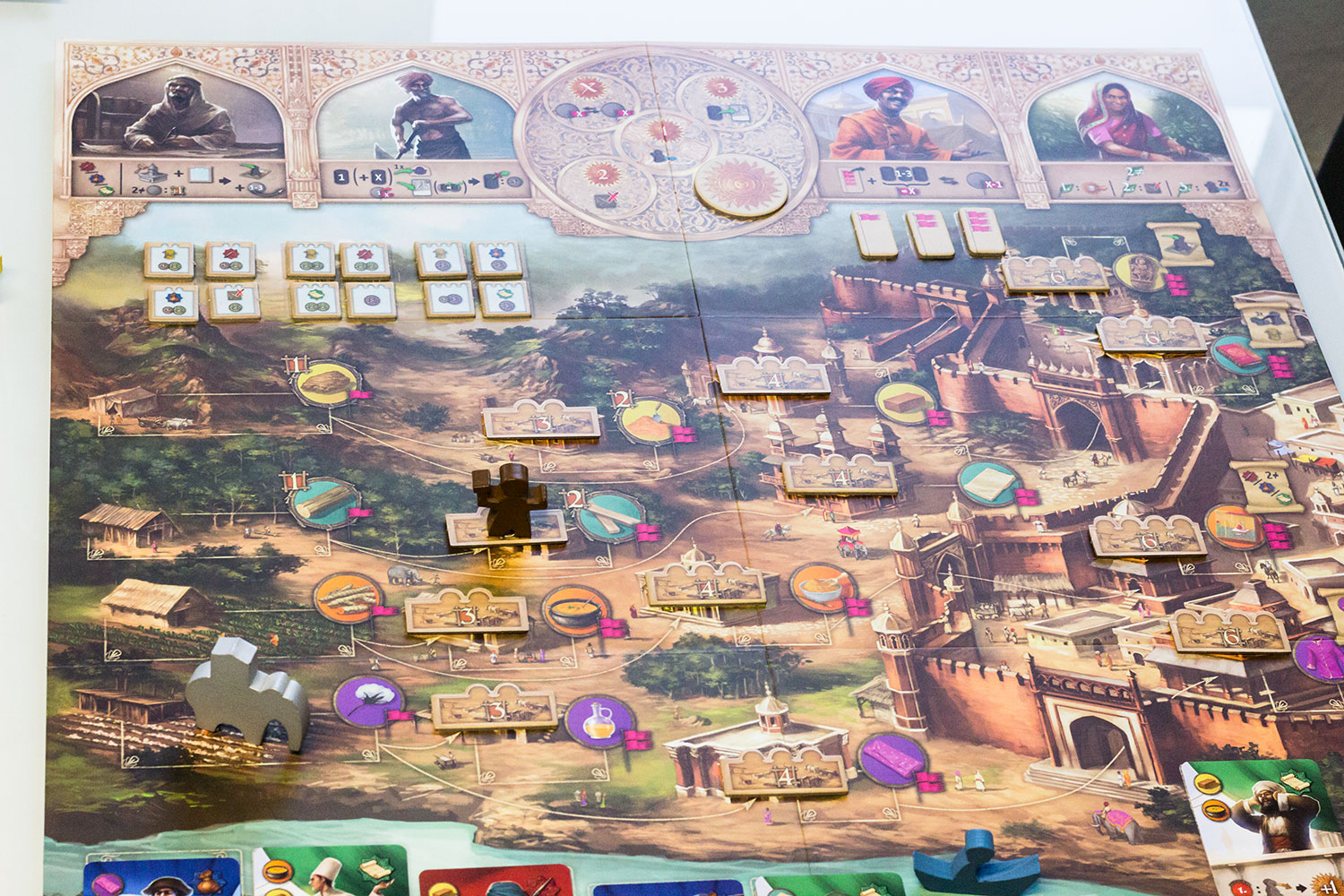Select the orange spice pile circle
This screenshot has width=1344, height=896.
click(x=652, y=421)
